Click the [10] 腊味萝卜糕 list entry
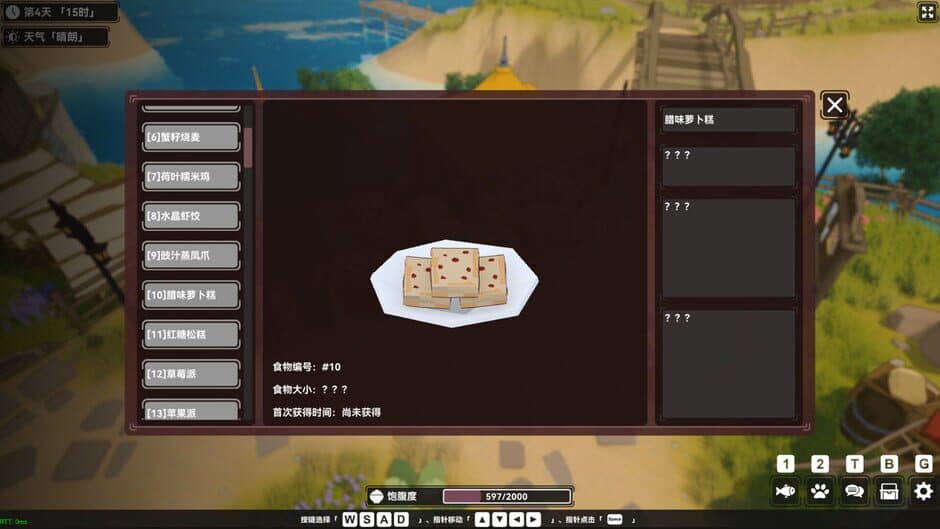 [191, 295]
